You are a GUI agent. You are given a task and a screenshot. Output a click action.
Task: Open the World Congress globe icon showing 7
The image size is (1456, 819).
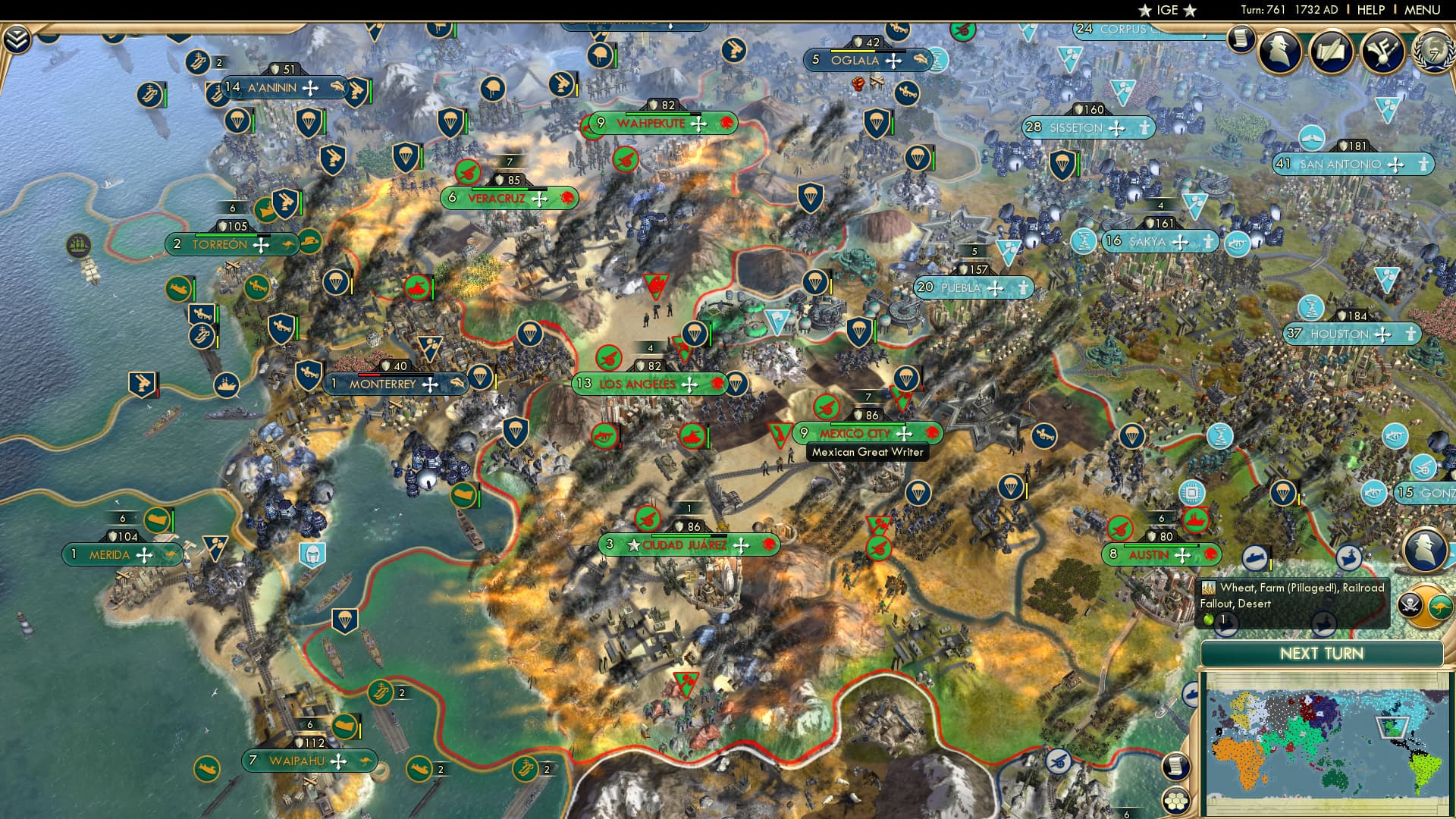click(x=1435, y=52)
